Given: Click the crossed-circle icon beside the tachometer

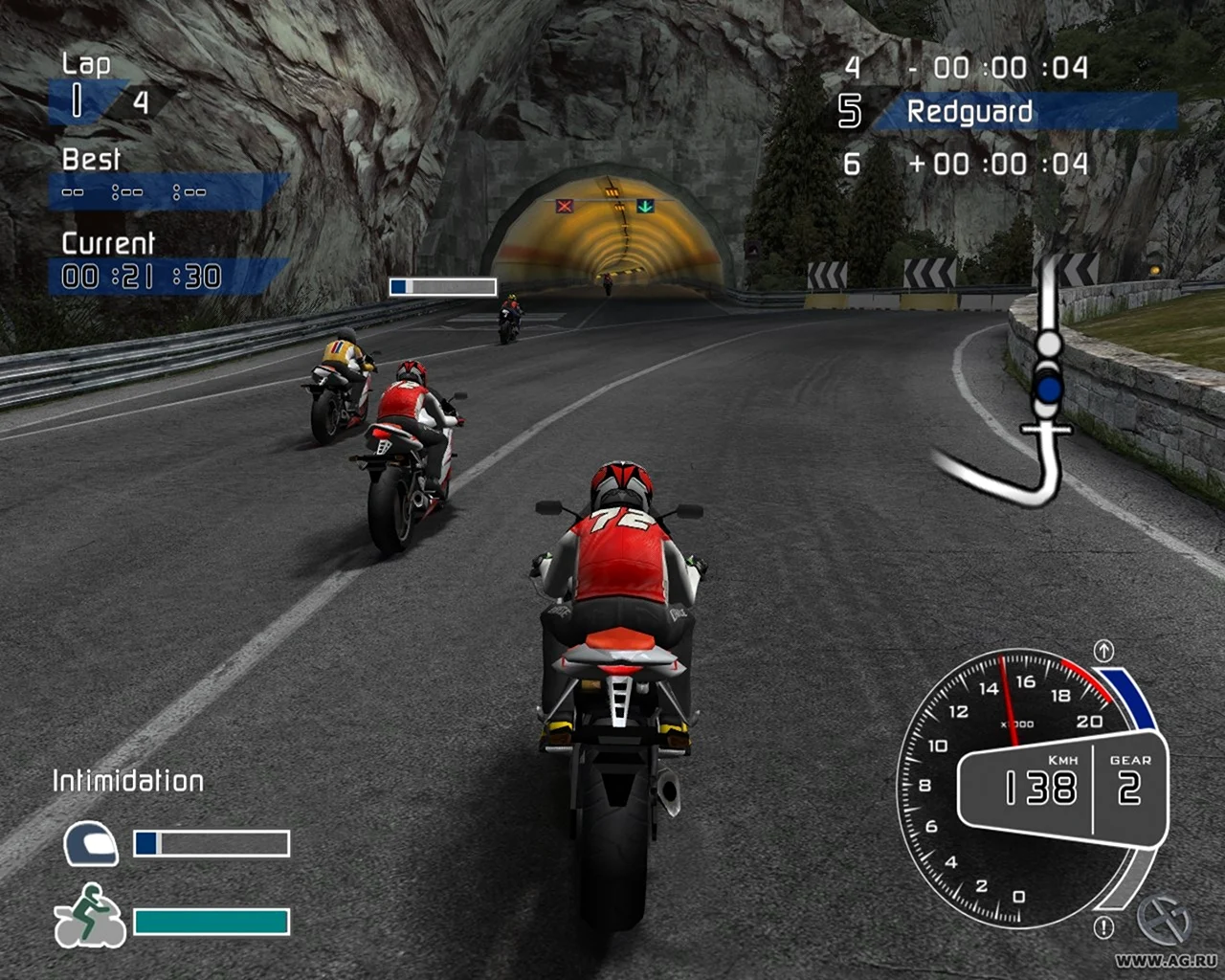Looking at the screenshot, I should tap(1163, 921).
